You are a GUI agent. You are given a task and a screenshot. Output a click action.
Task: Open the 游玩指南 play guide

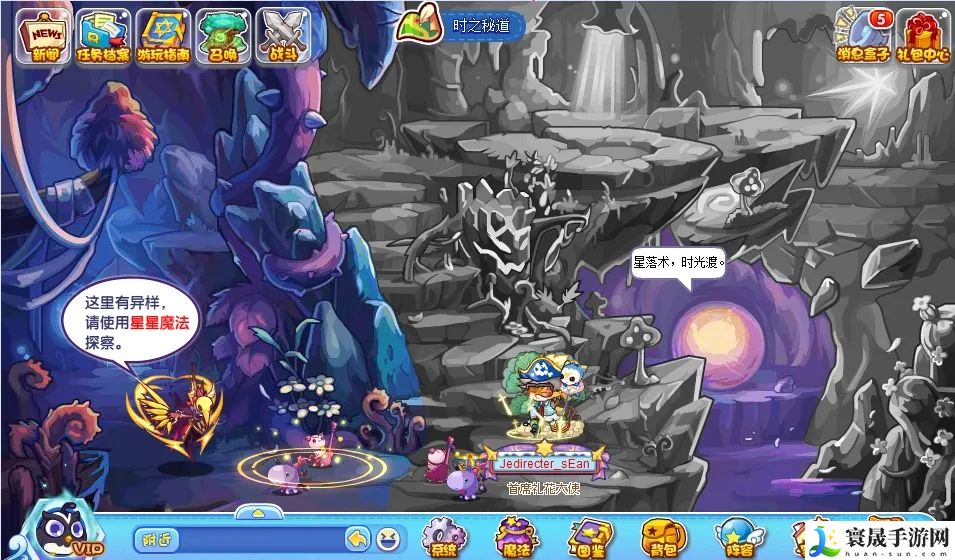pyautogui.click(x=163, y=35)
